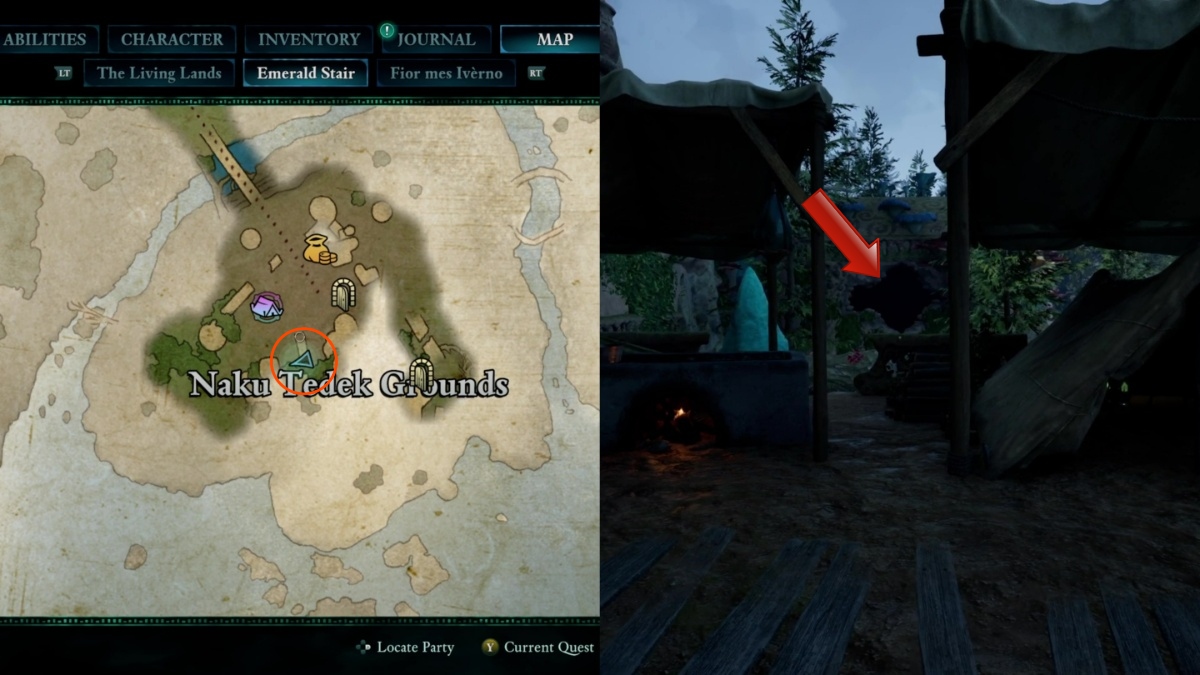Click the archway marker below the merchant pouch
The height and width of the screenshot is (675, 1200).
[345, 293]
